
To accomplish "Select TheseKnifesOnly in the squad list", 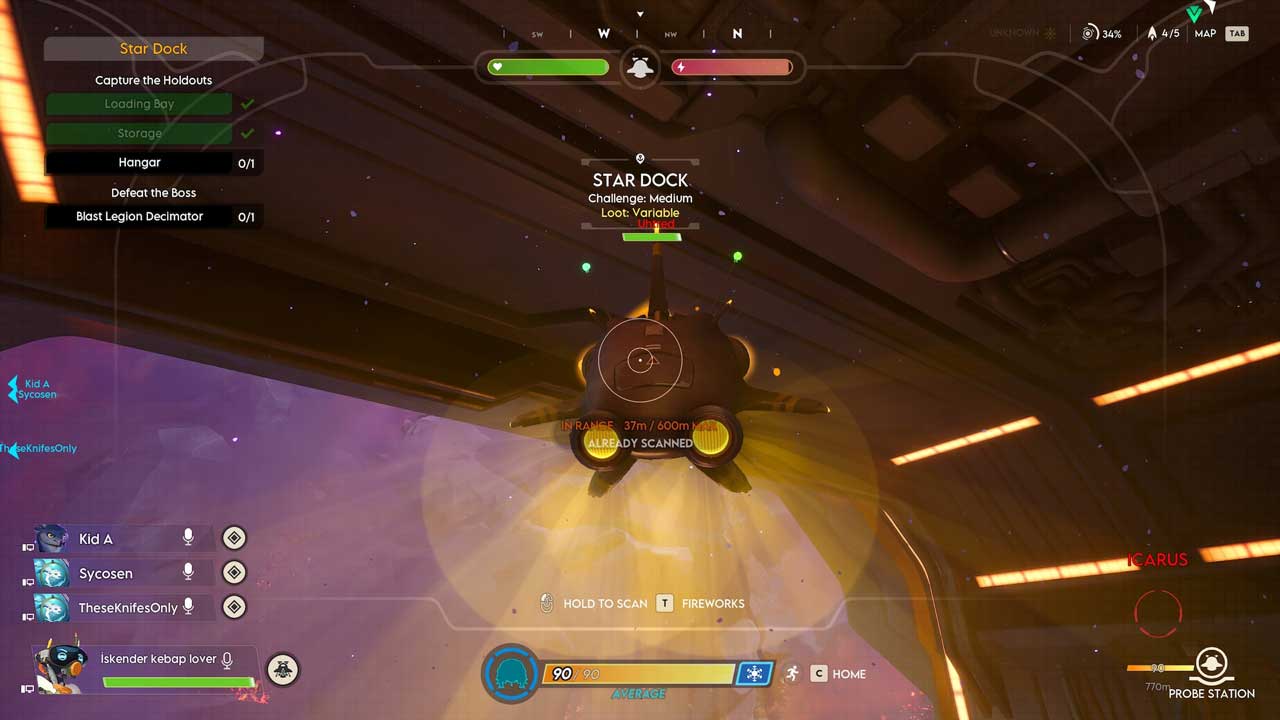I will coord(127,607).
